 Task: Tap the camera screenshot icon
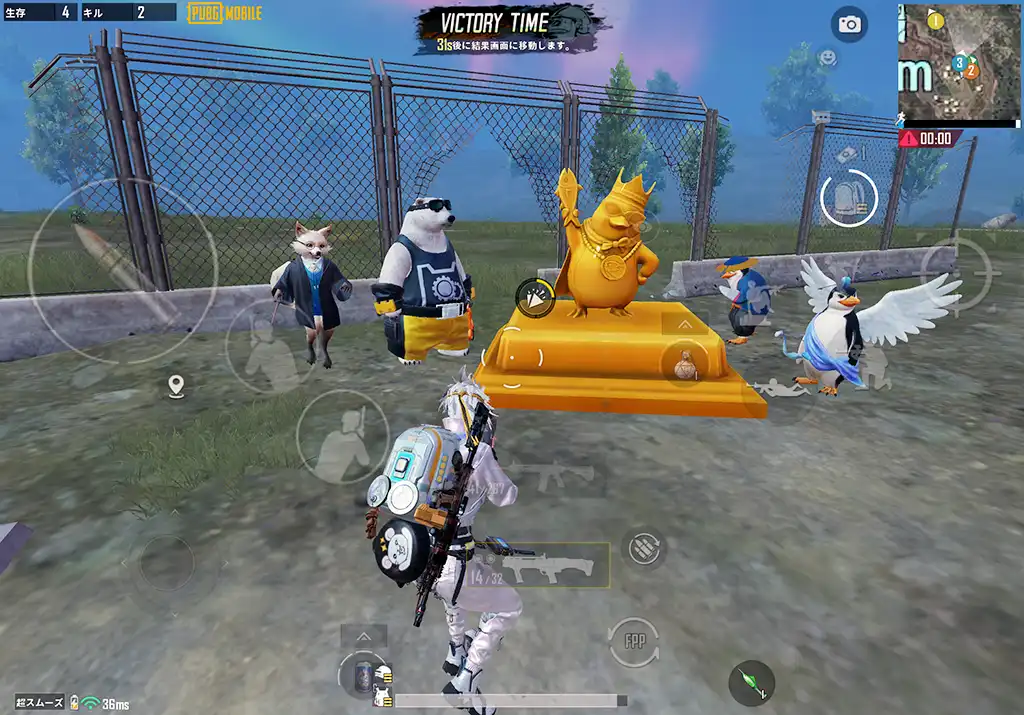point(850,25)
